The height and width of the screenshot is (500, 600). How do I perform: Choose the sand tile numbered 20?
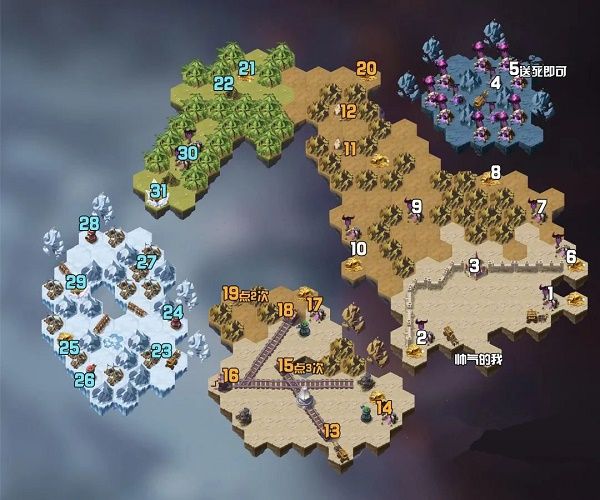click(366, 69)
